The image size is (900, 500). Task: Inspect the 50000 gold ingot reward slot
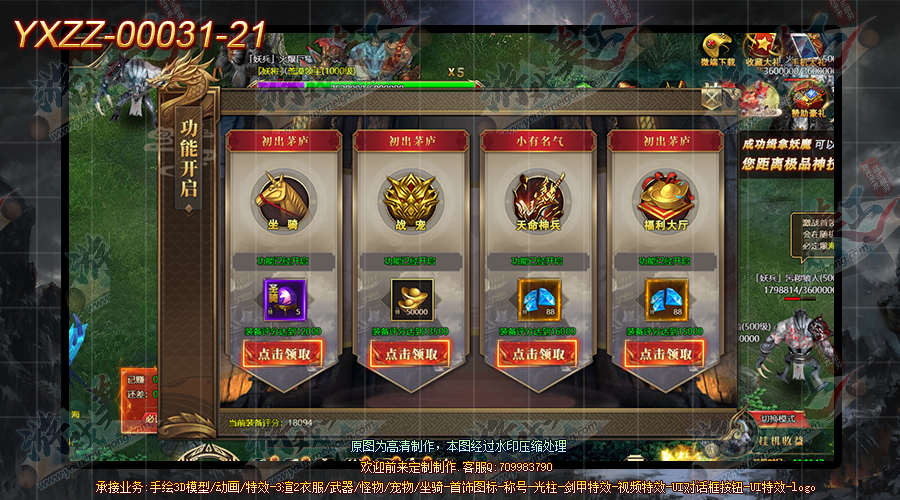tap(410, 299)
